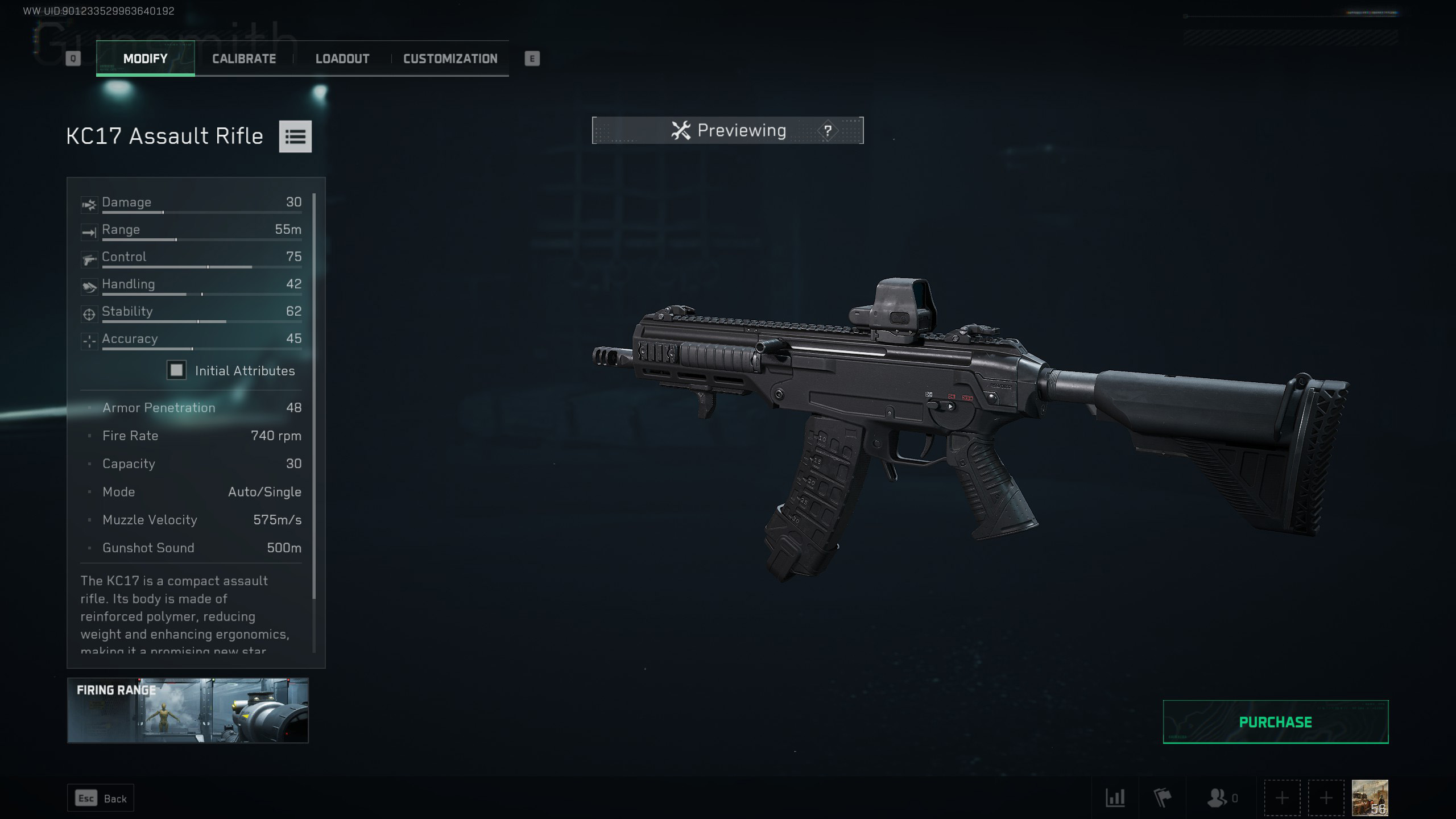Screen dimensions: 1456x819
Task: Show the Previewing help question mark
Action: 828,131
